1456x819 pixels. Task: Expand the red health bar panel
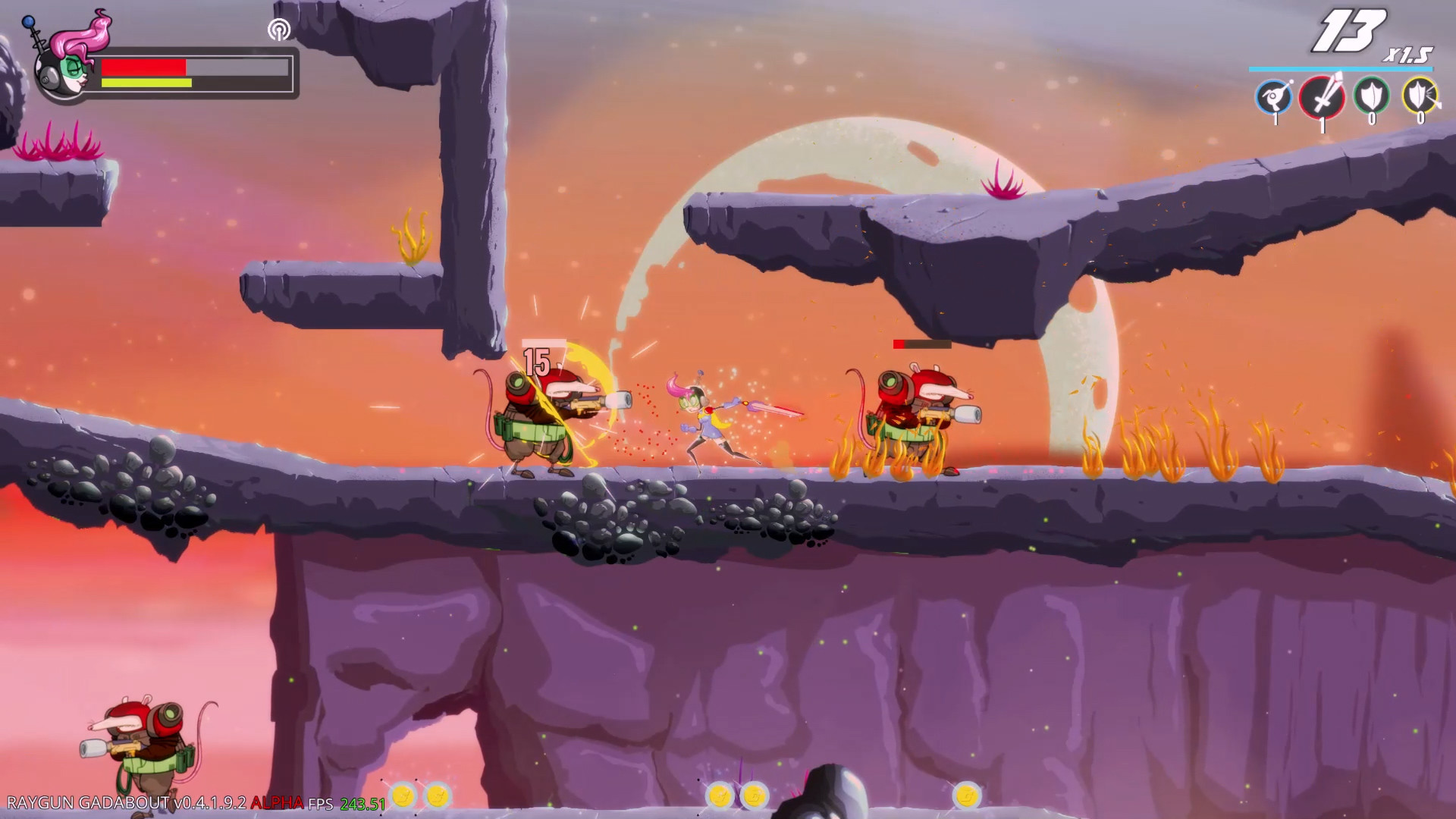(144, 66)
